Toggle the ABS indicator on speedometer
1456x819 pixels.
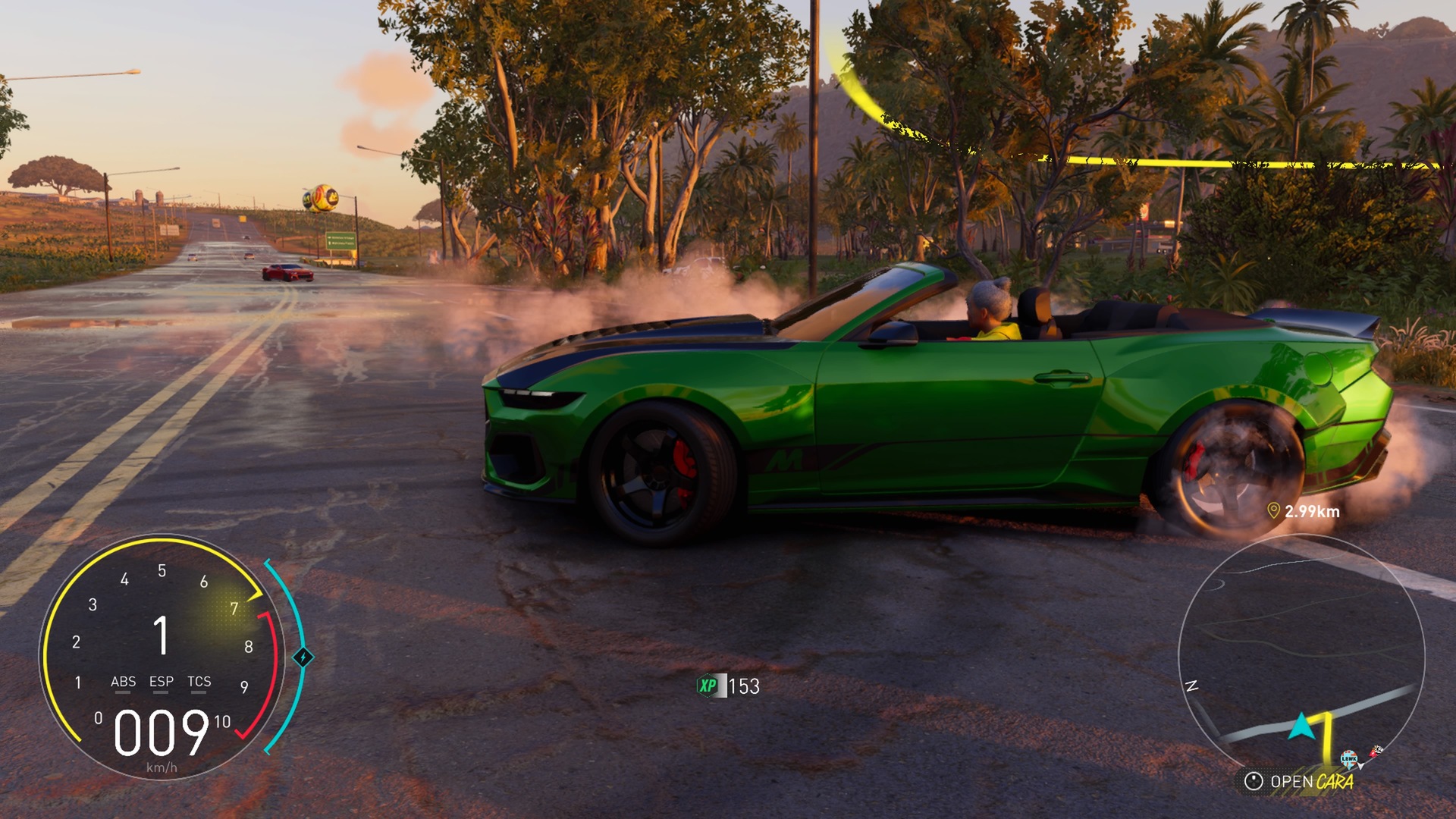point(123,682)
